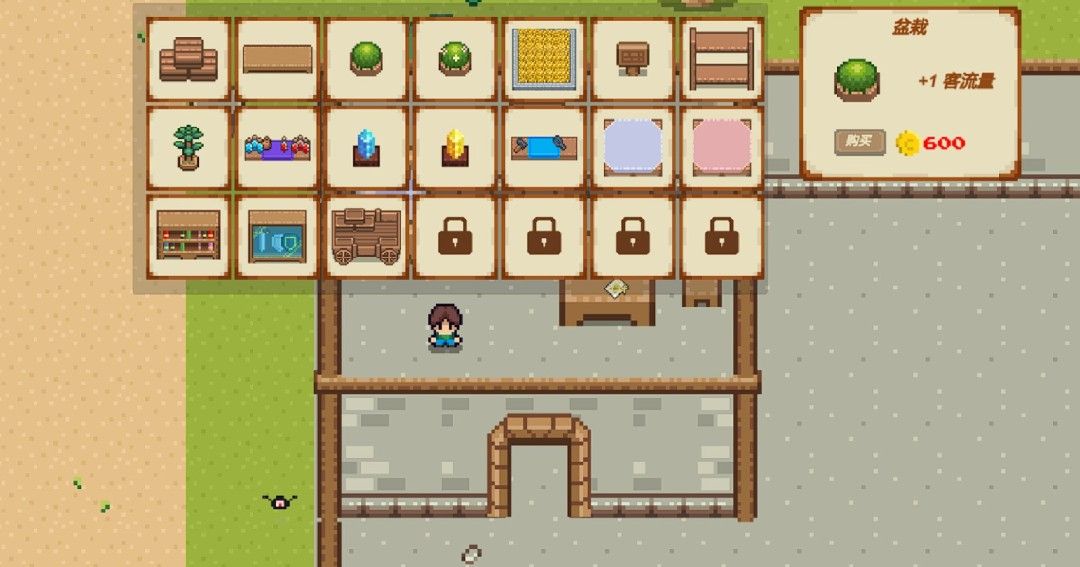Pick the tall leafy potted tree

click(x=188, y=148)
